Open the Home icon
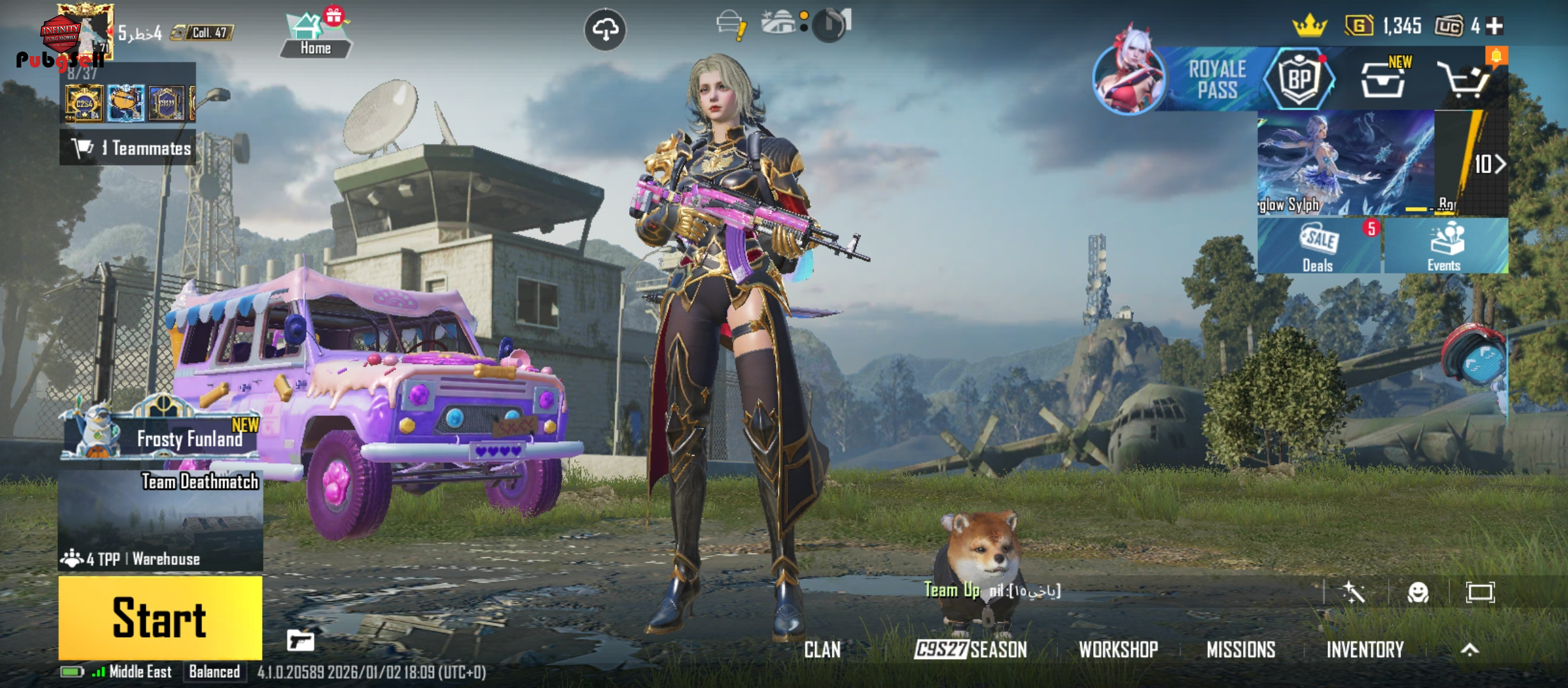The width and height of the screenshot is (1568, 688). click(316, 36)
